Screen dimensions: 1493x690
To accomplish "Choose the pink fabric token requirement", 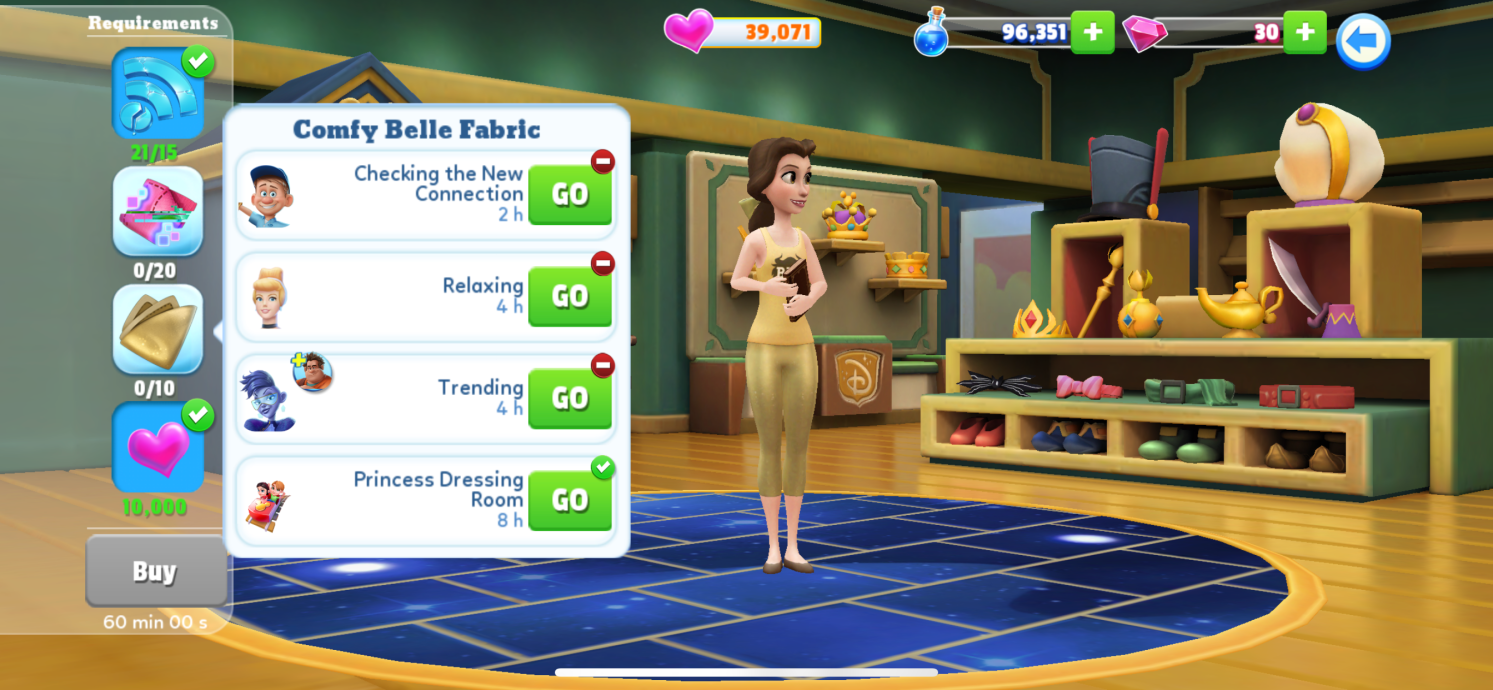I will [158, 212].
